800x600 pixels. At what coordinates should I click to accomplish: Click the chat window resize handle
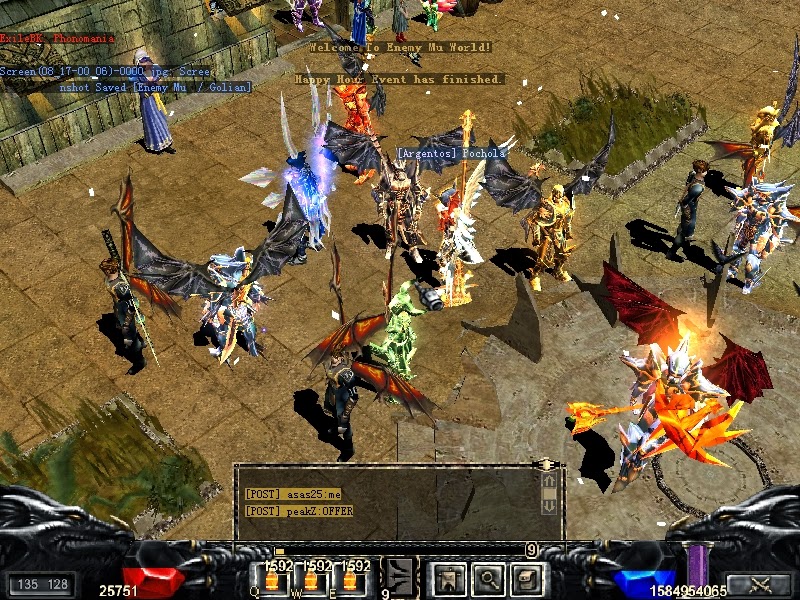pos(546,465)
